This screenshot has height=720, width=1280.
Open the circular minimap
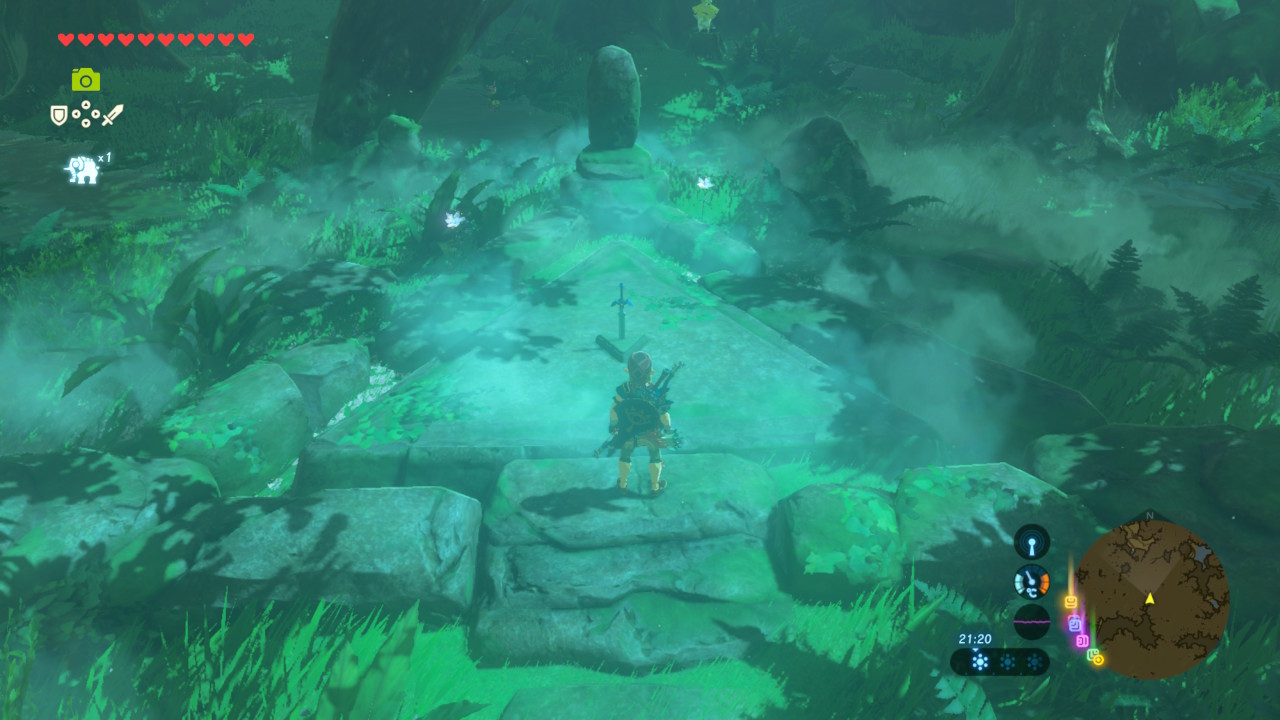tap(1150, 598)
